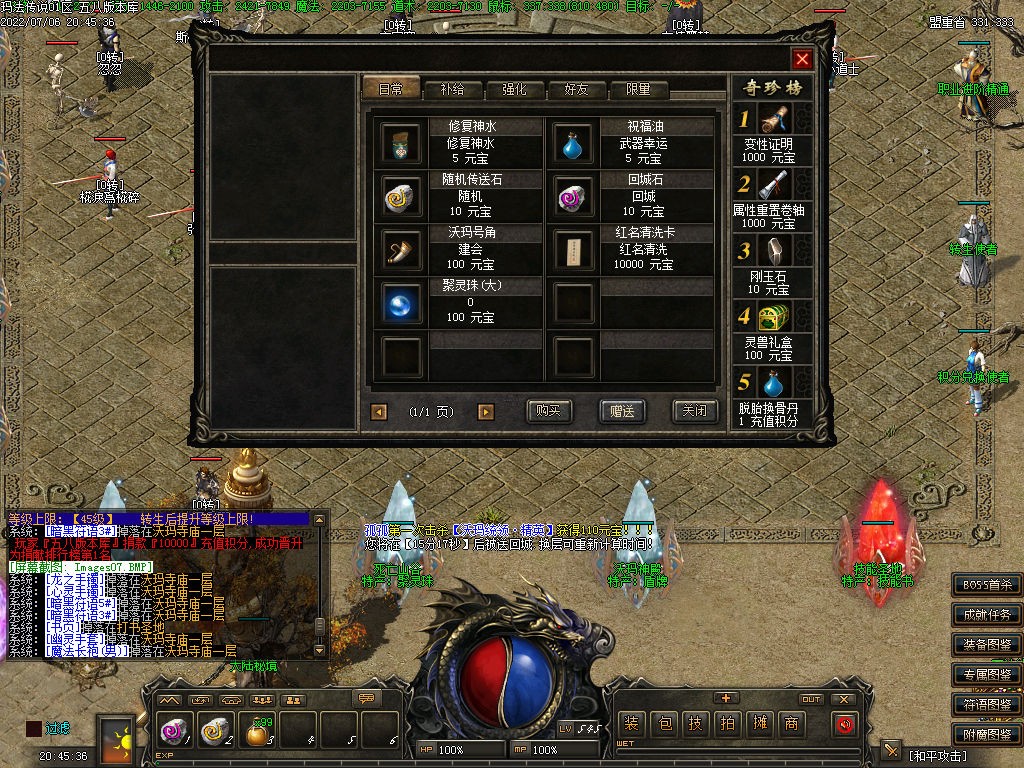This screenshot has width=1024, height=768.
Task: Show the 限量 limited items tab
Action: point(638,89)
